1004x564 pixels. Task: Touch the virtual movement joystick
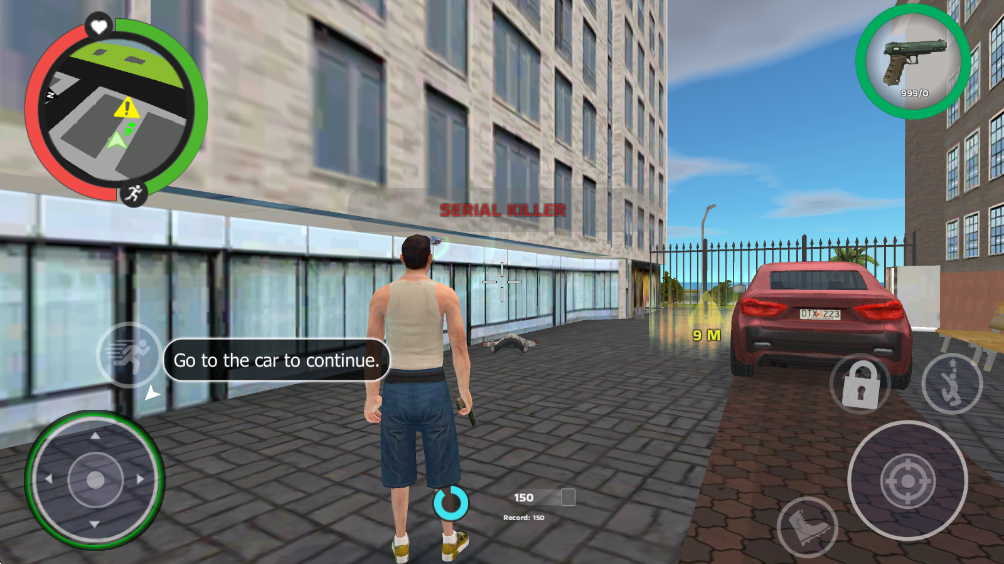tap(95, 480)
